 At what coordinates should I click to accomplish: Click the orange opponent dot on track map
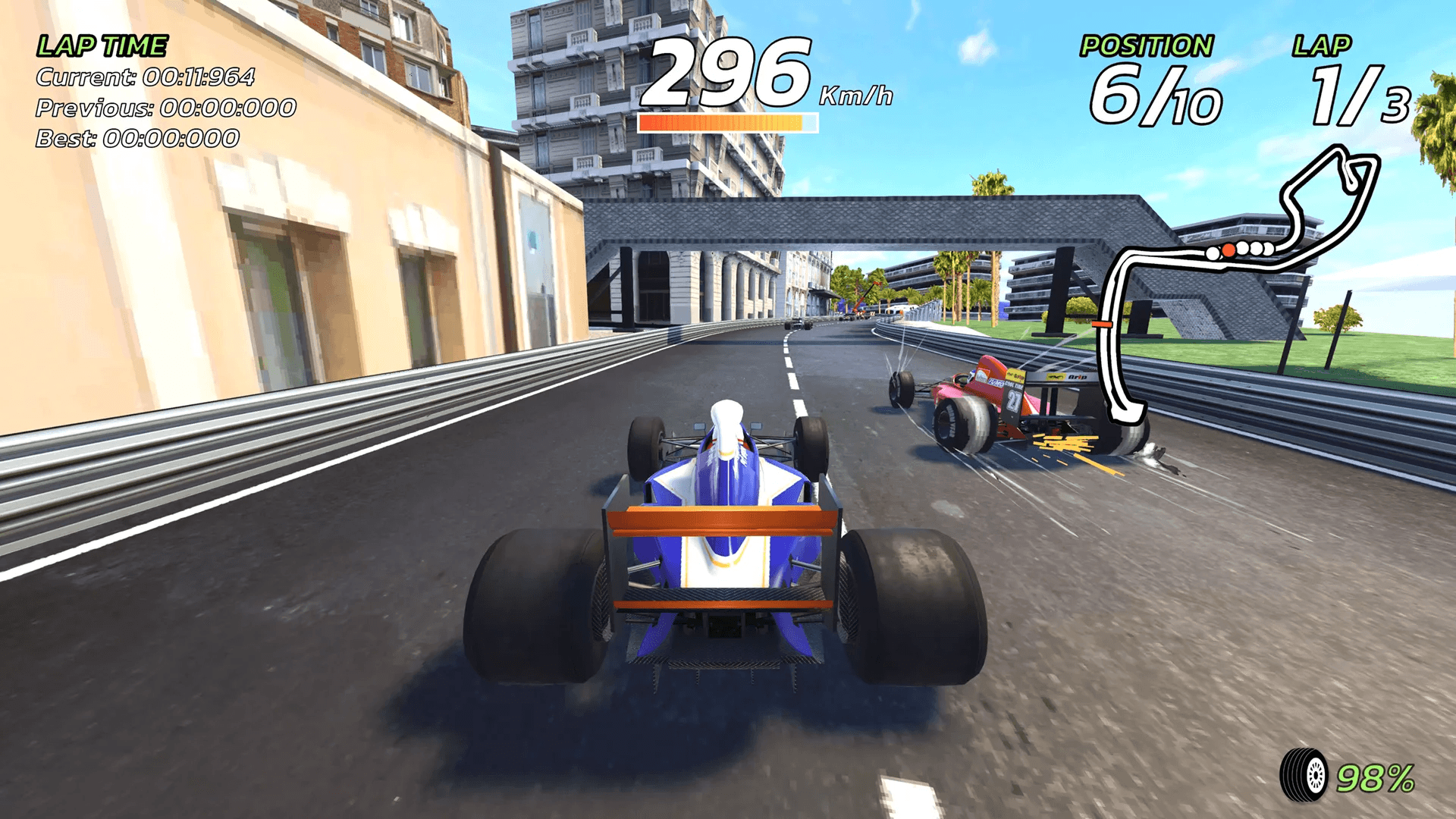1228,250
